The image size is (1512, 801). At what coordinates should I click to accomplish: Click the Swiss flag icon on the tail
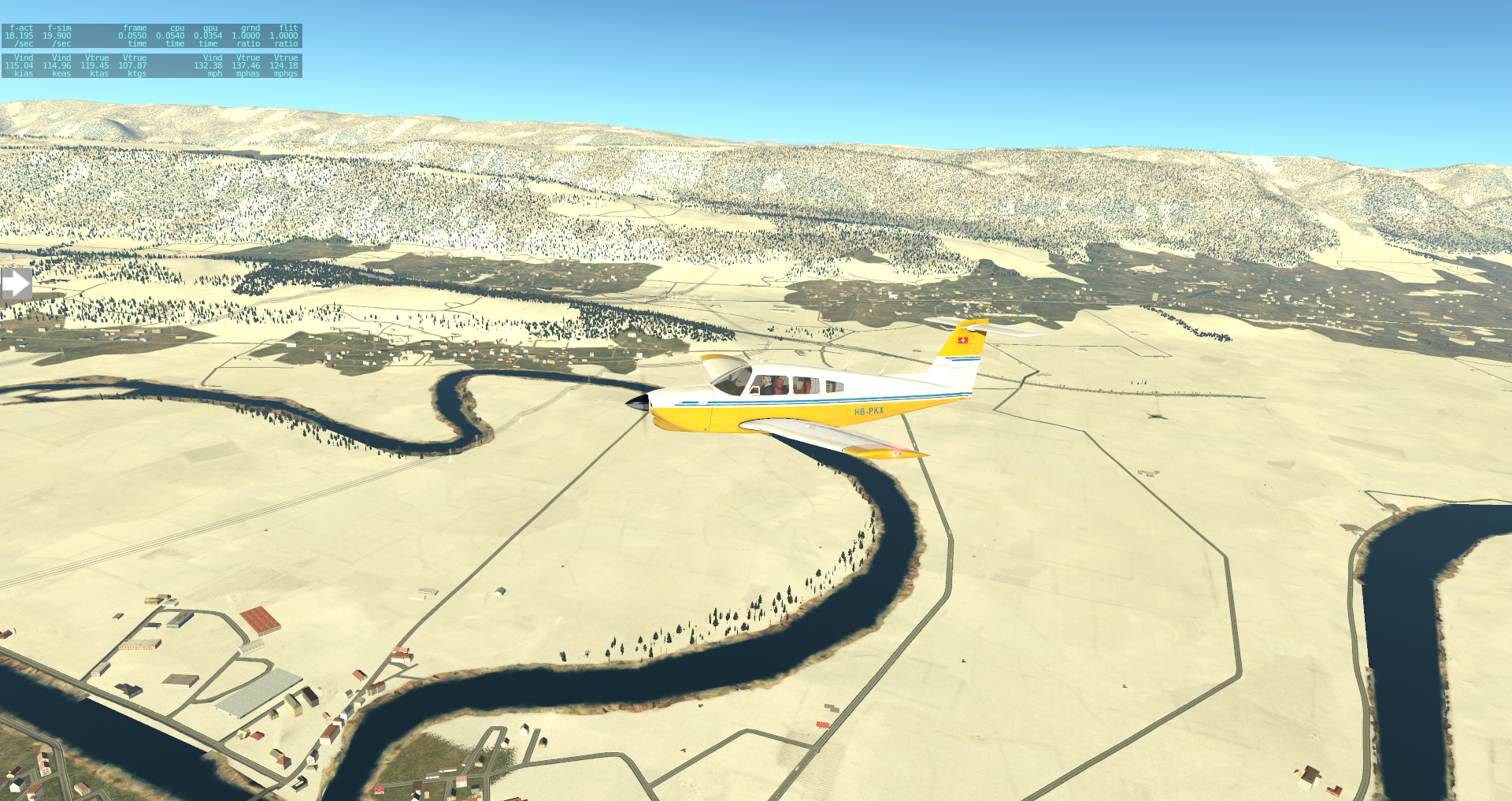(x=964, y=340)
